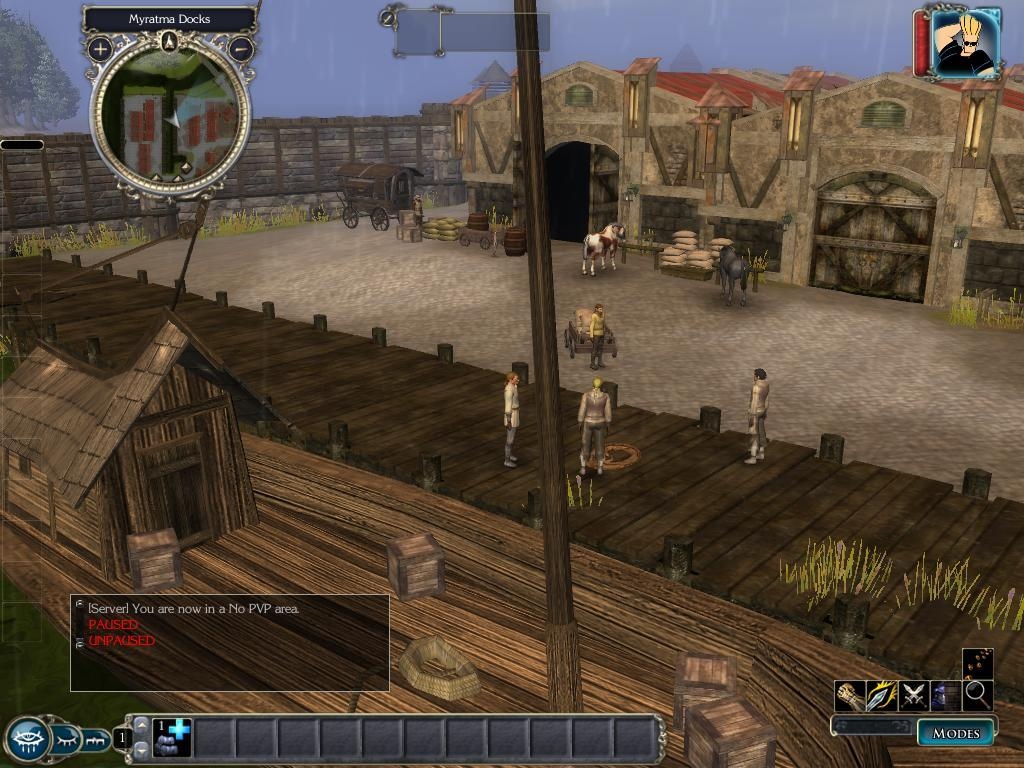Select the blond character portrait
This screenshot has height=768, width=1024.
coord(965,41)
